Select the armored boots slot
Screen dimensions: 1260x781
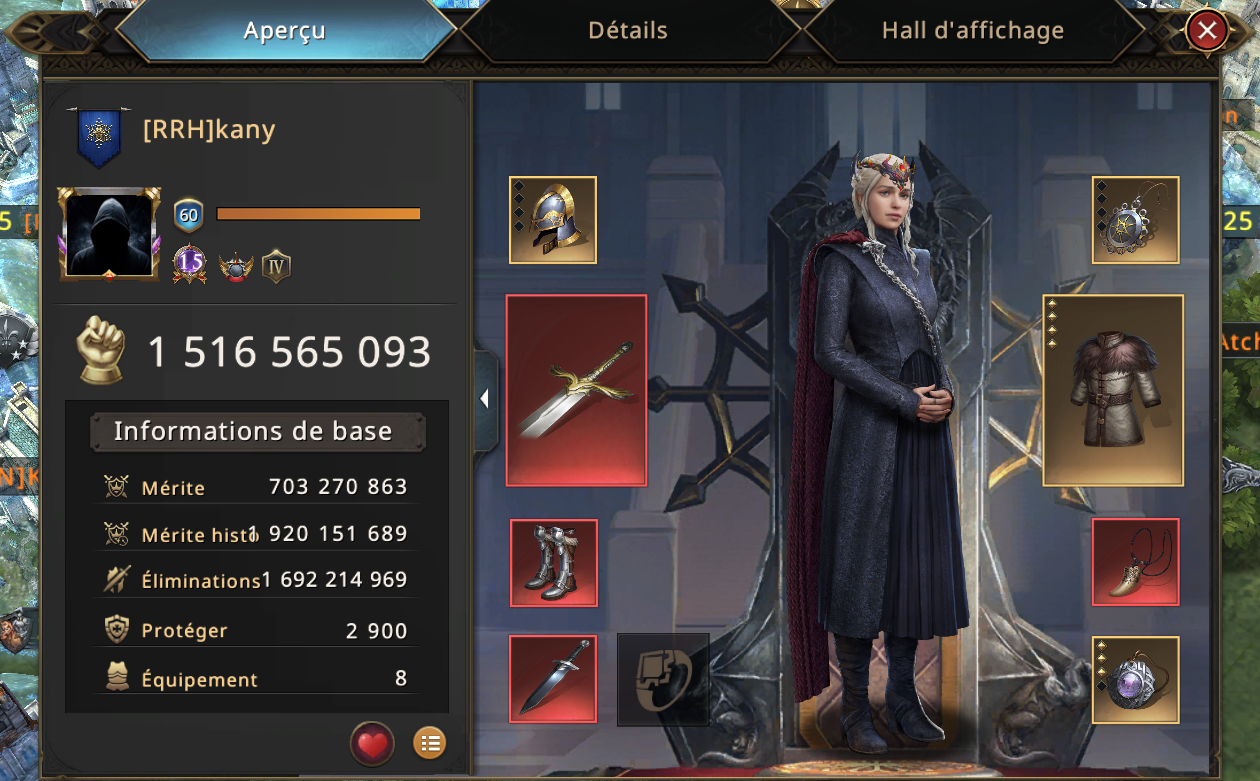coord(553,563)
